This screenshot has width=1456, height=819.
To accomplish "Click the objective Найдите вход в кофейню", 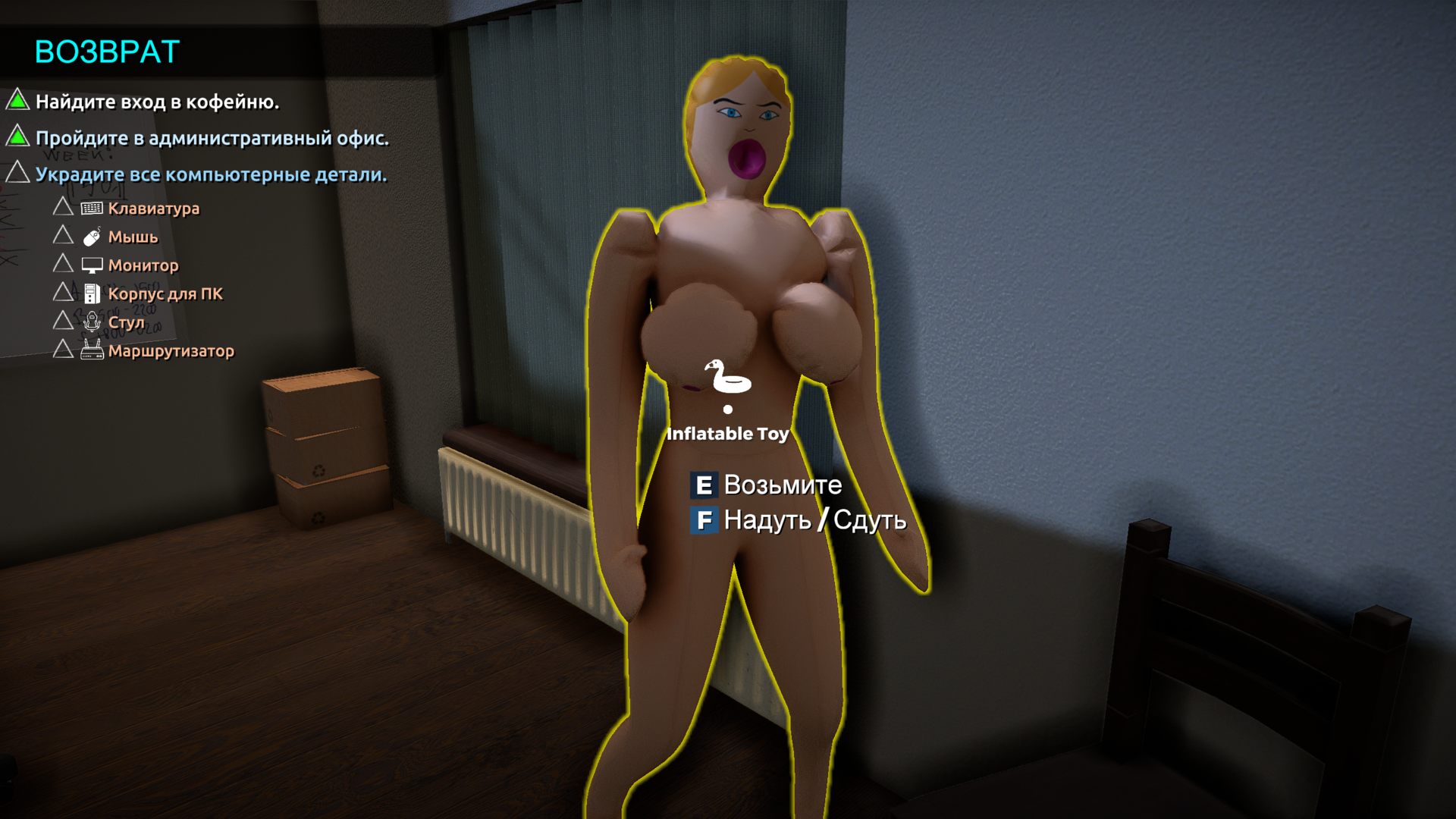I will [157, 102].
